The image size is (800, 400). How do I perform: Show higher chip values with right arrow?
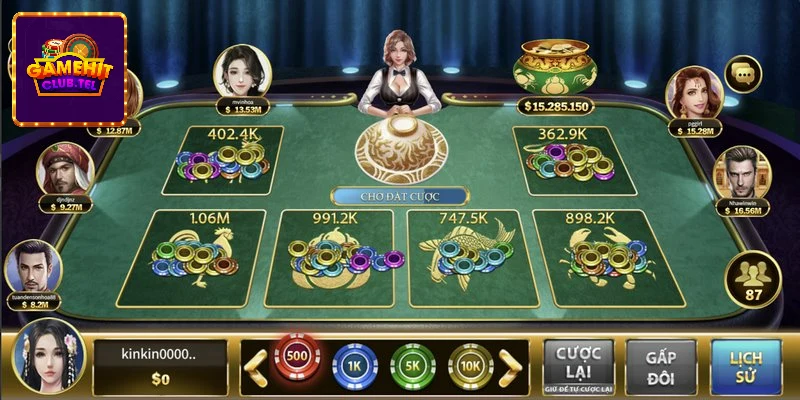[511, 367]
